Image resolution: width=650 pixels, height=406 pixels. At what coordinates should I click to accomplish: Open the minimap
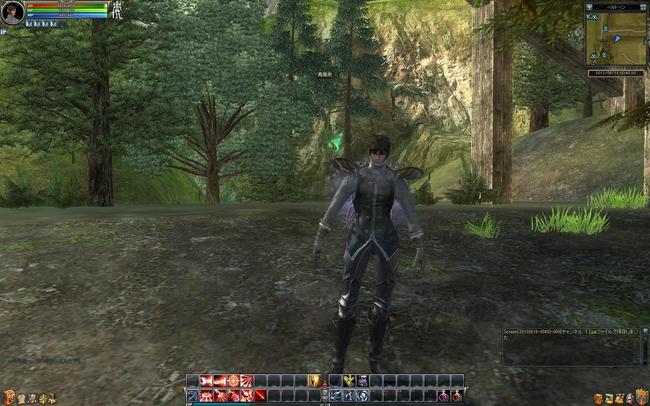click(x=615, y=38)
